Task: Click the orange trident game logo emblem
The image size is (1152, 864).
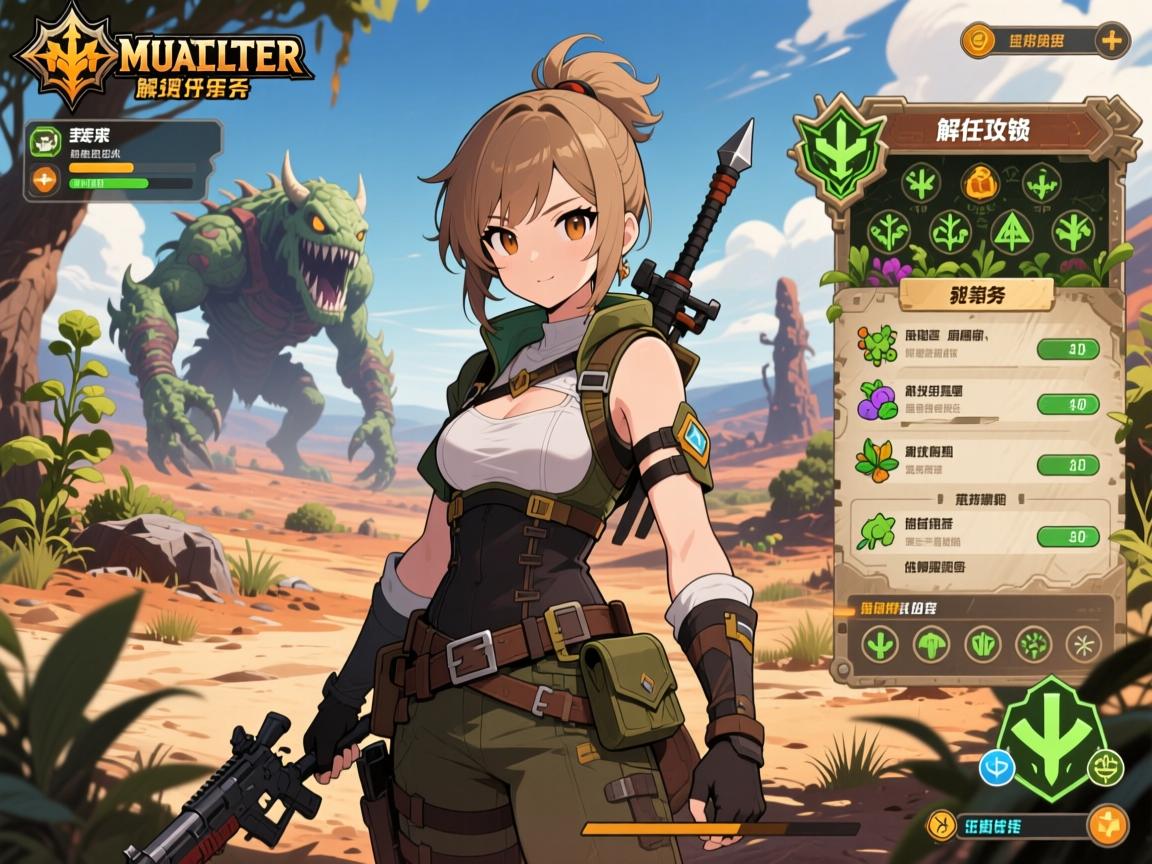Action: tap(66, 56)
